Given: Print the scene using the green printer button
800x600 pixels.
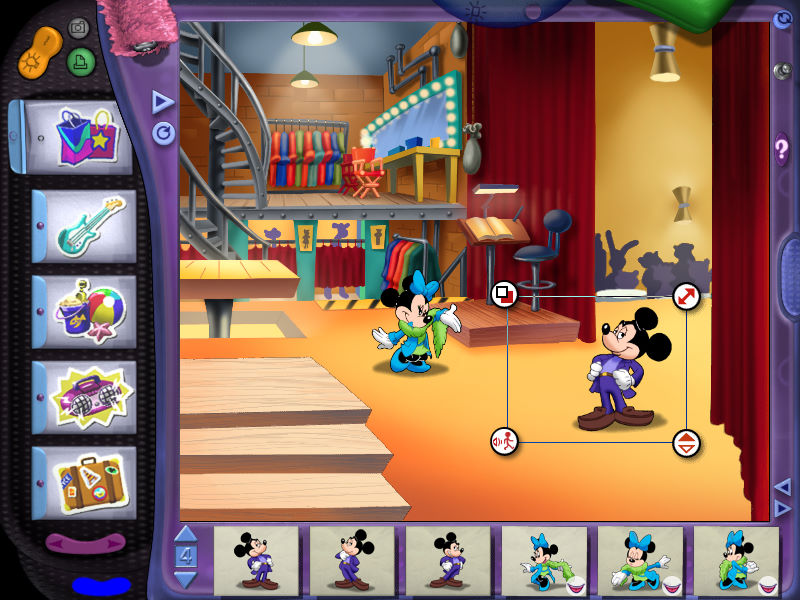Looking at the screenshot, I should [81, 62].
